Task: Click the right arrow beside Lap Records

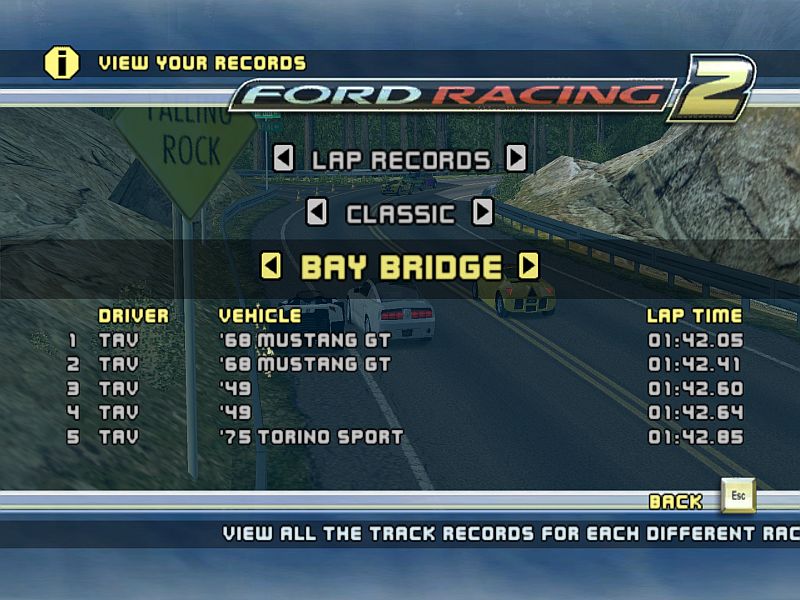Action: pyautogui.click(x=516, y=158)
